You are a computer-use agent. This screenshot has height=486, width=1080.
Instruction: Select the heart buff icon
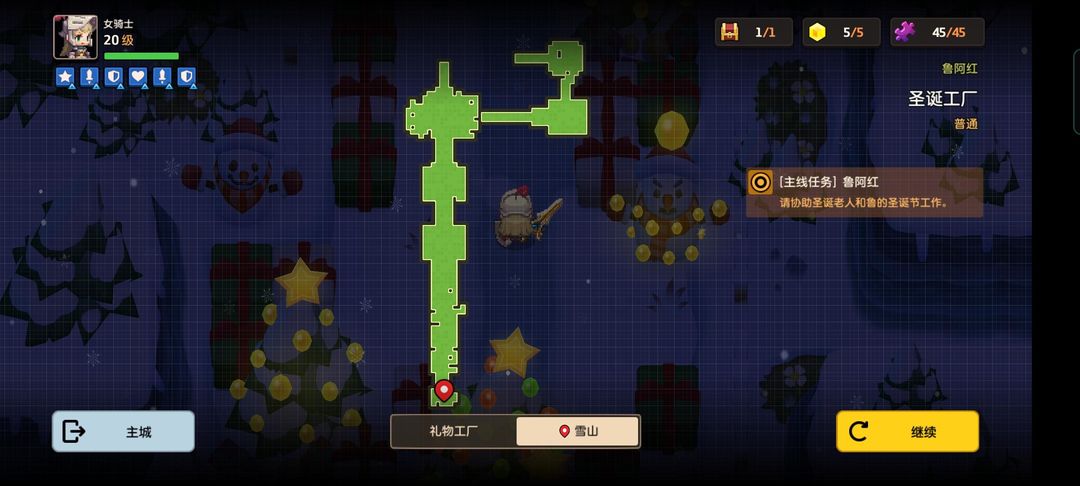pyautogui.click(x=138, y=77)
